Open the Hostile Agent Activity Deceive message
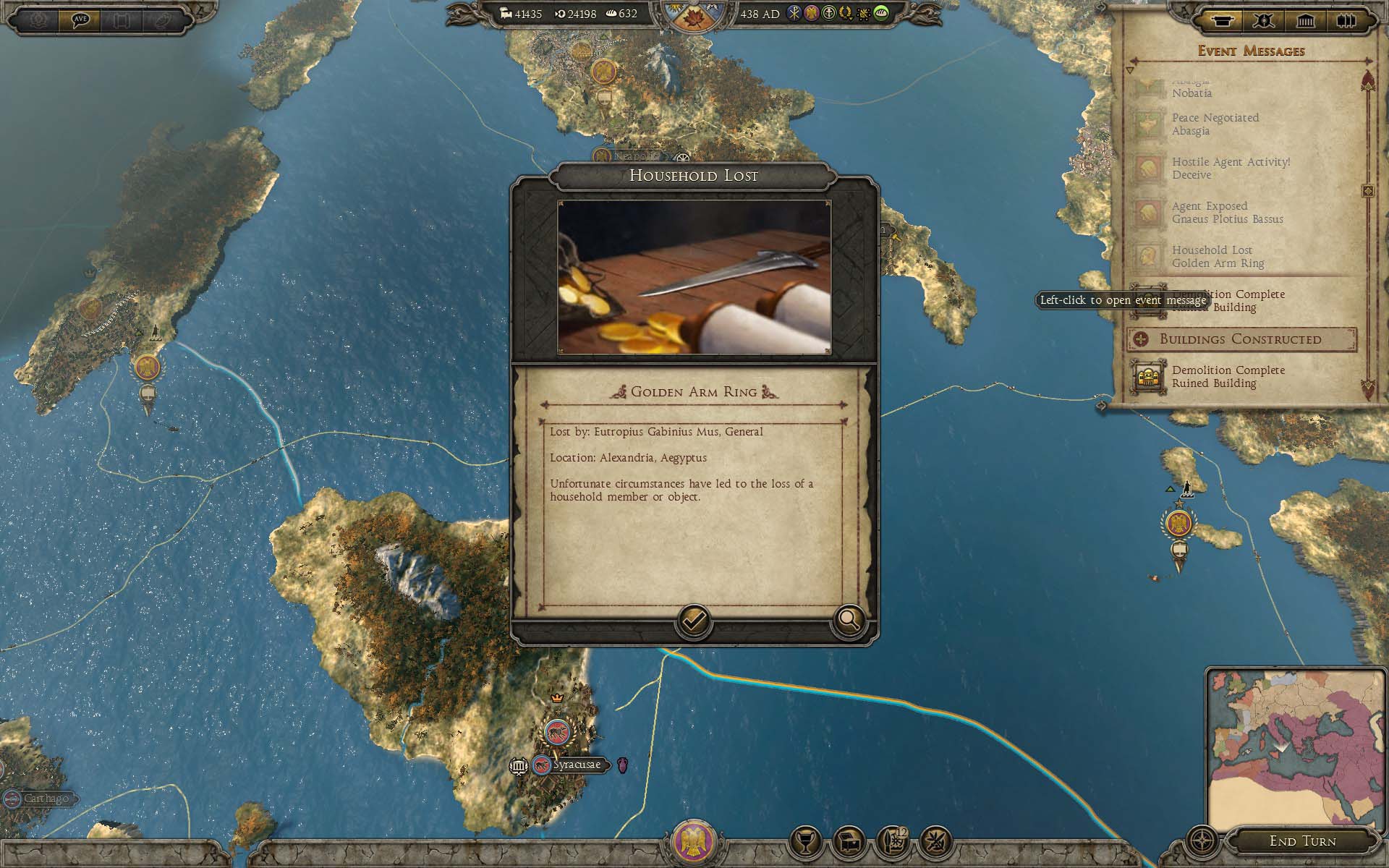1389x868 pixels. [1230, 169]
